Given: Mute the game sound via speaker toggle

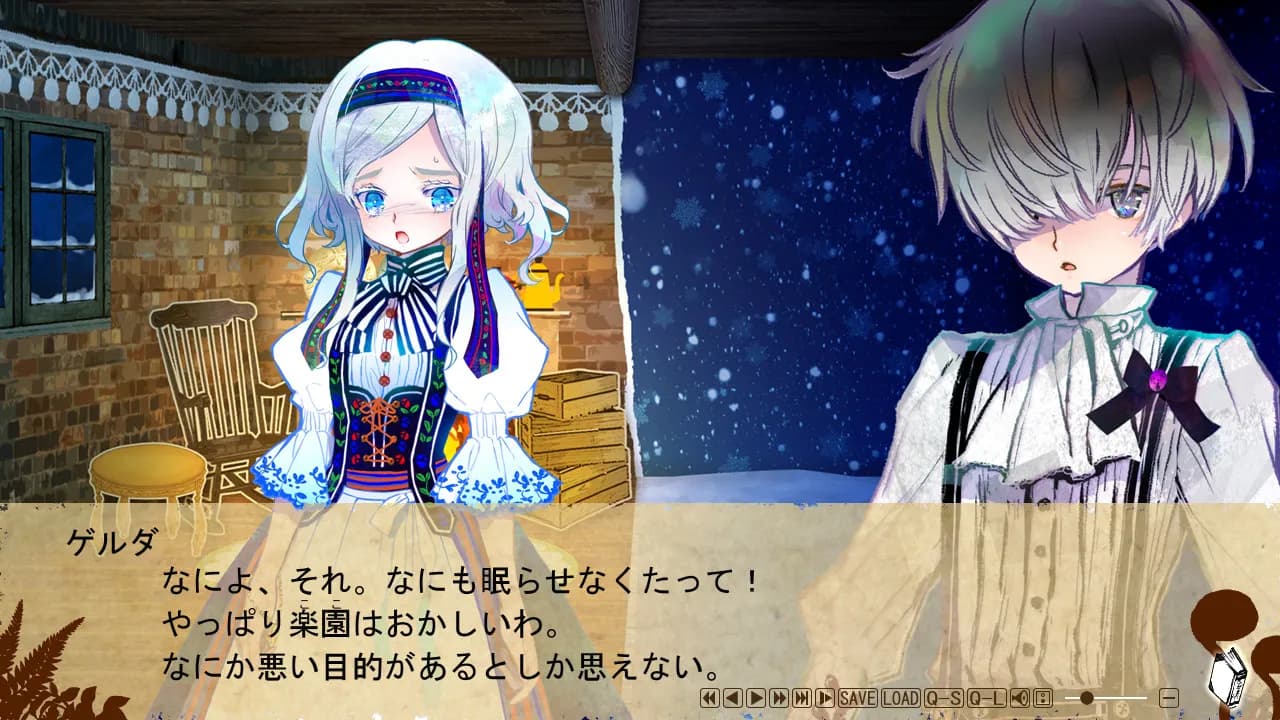Looking at the screenshot, I should 1019,701.
